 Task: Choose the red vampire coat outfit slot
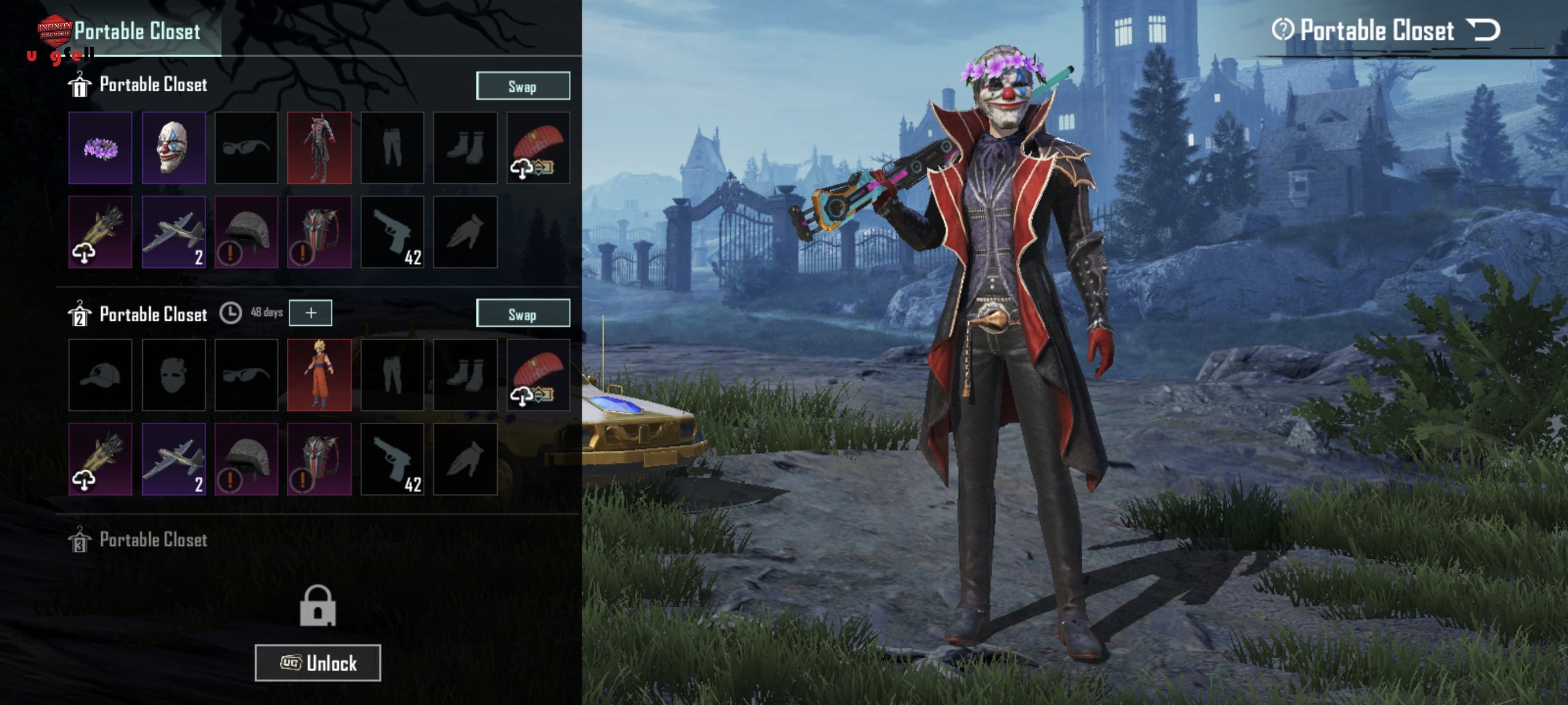click(319, 148)
